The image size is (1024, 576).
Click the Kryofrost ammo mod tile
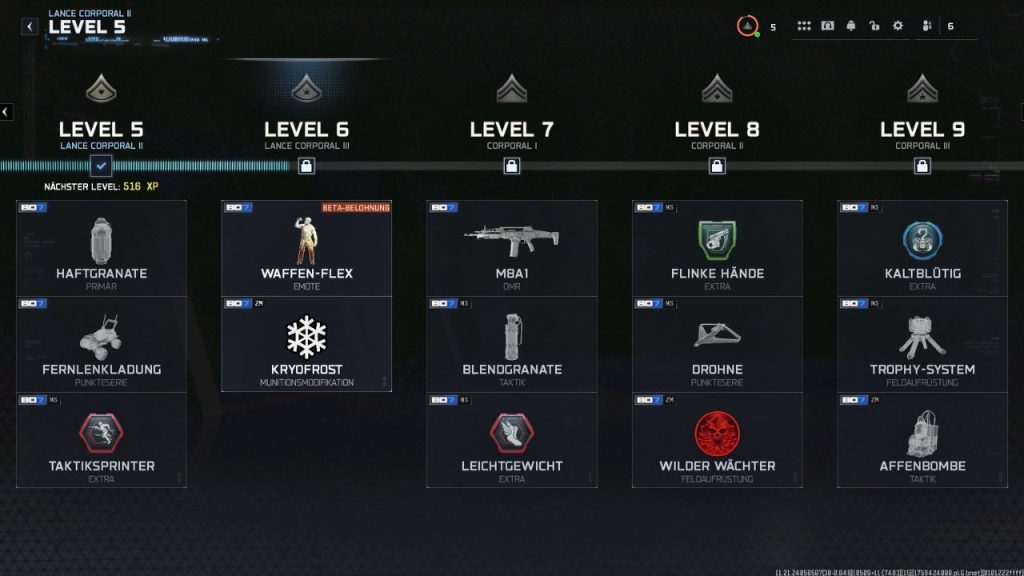(x=306, y=344)
